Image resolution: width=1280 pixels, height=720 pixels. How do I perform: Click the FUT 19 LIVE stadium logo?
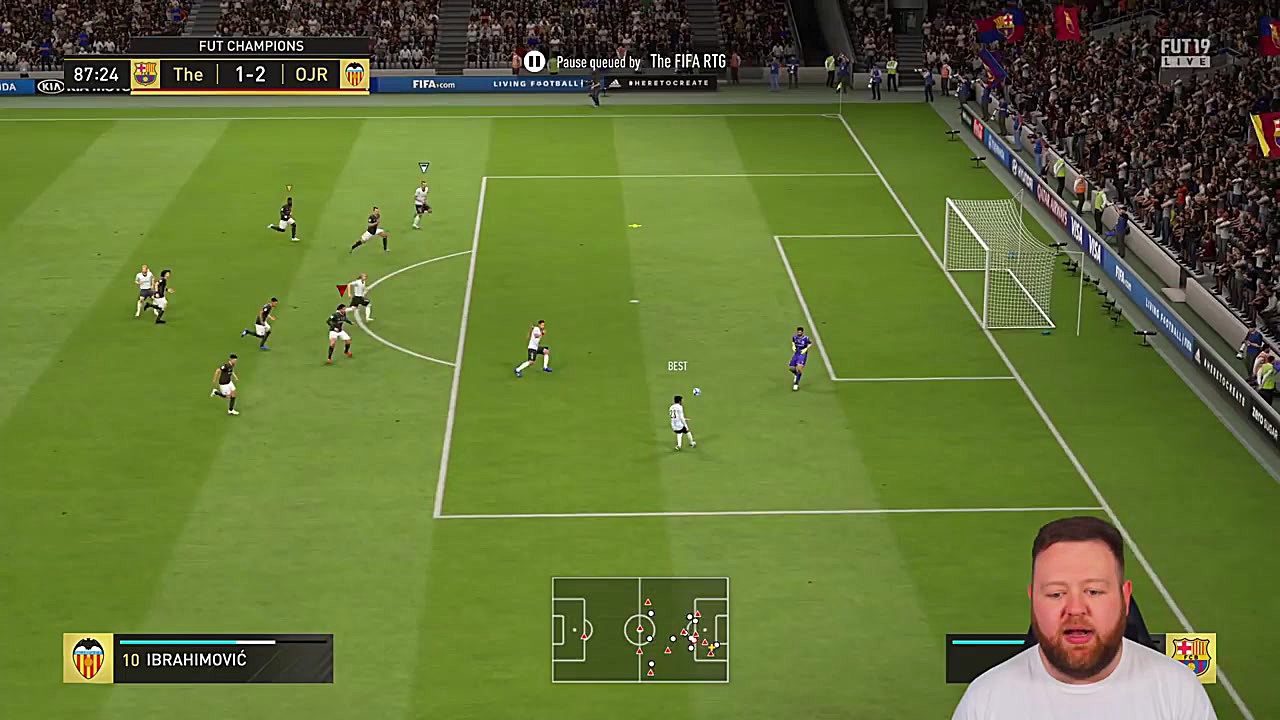point(1186,51)
